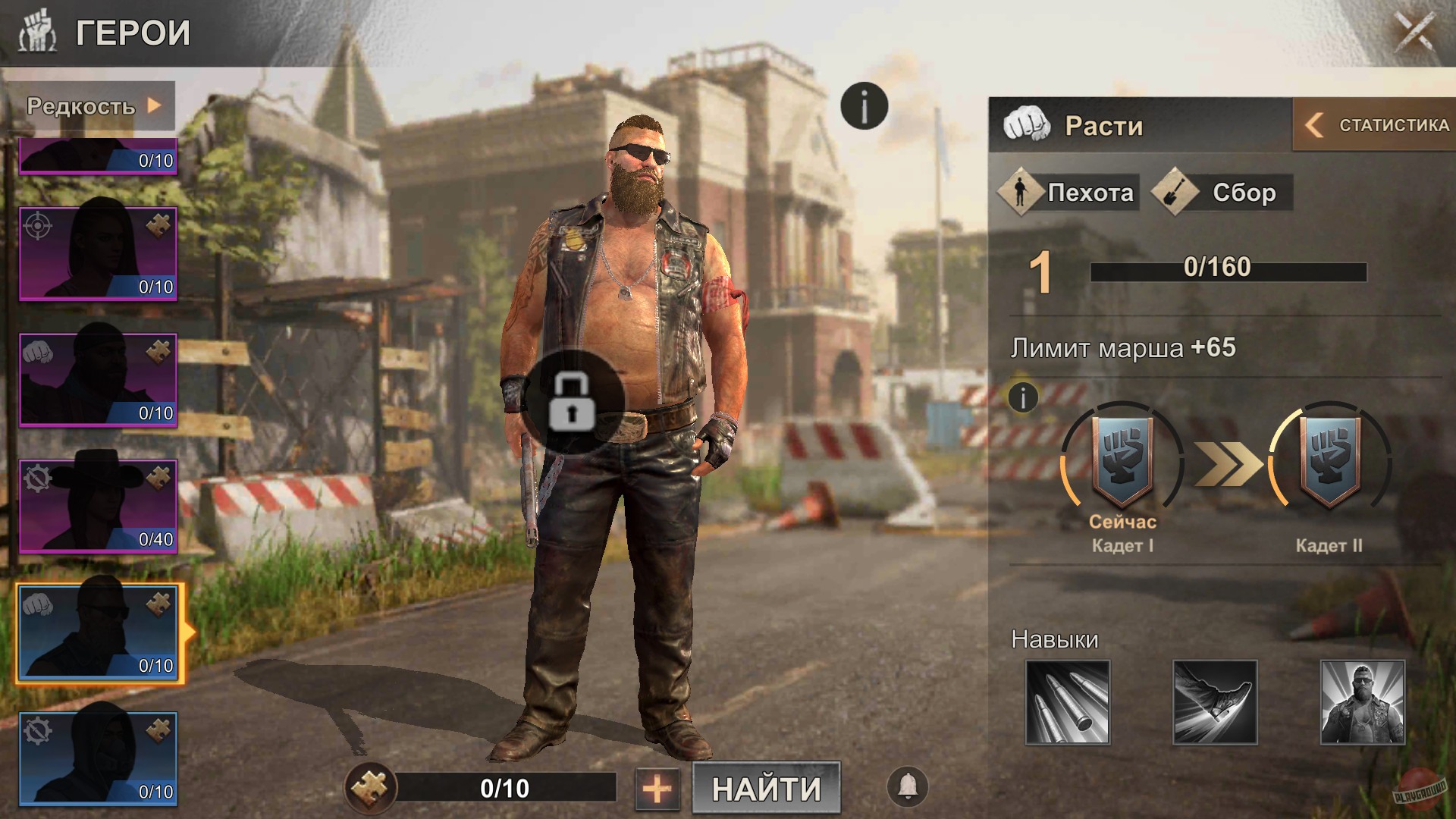
Task: Open the footstep speed skill icon
Action: (1216, 704)
